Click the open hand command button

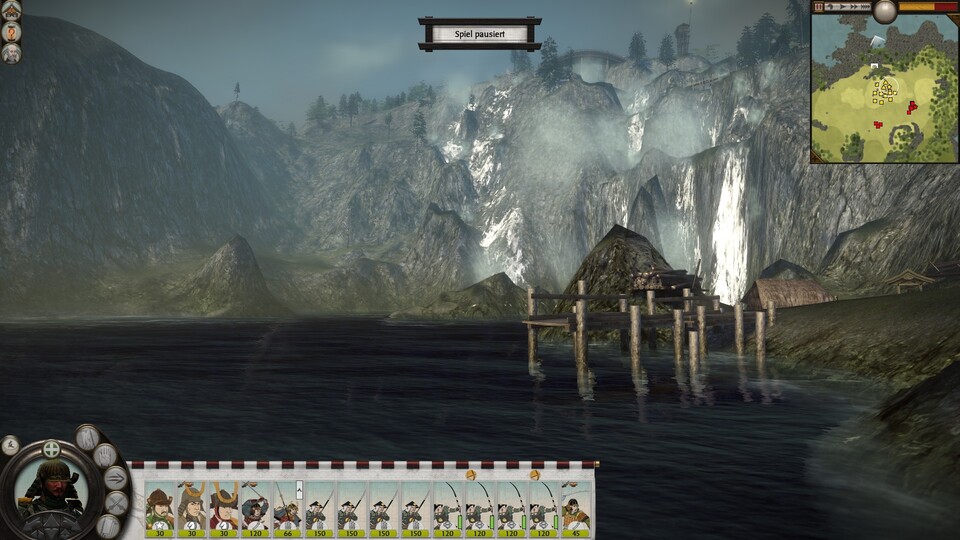[x=104, y=456]
